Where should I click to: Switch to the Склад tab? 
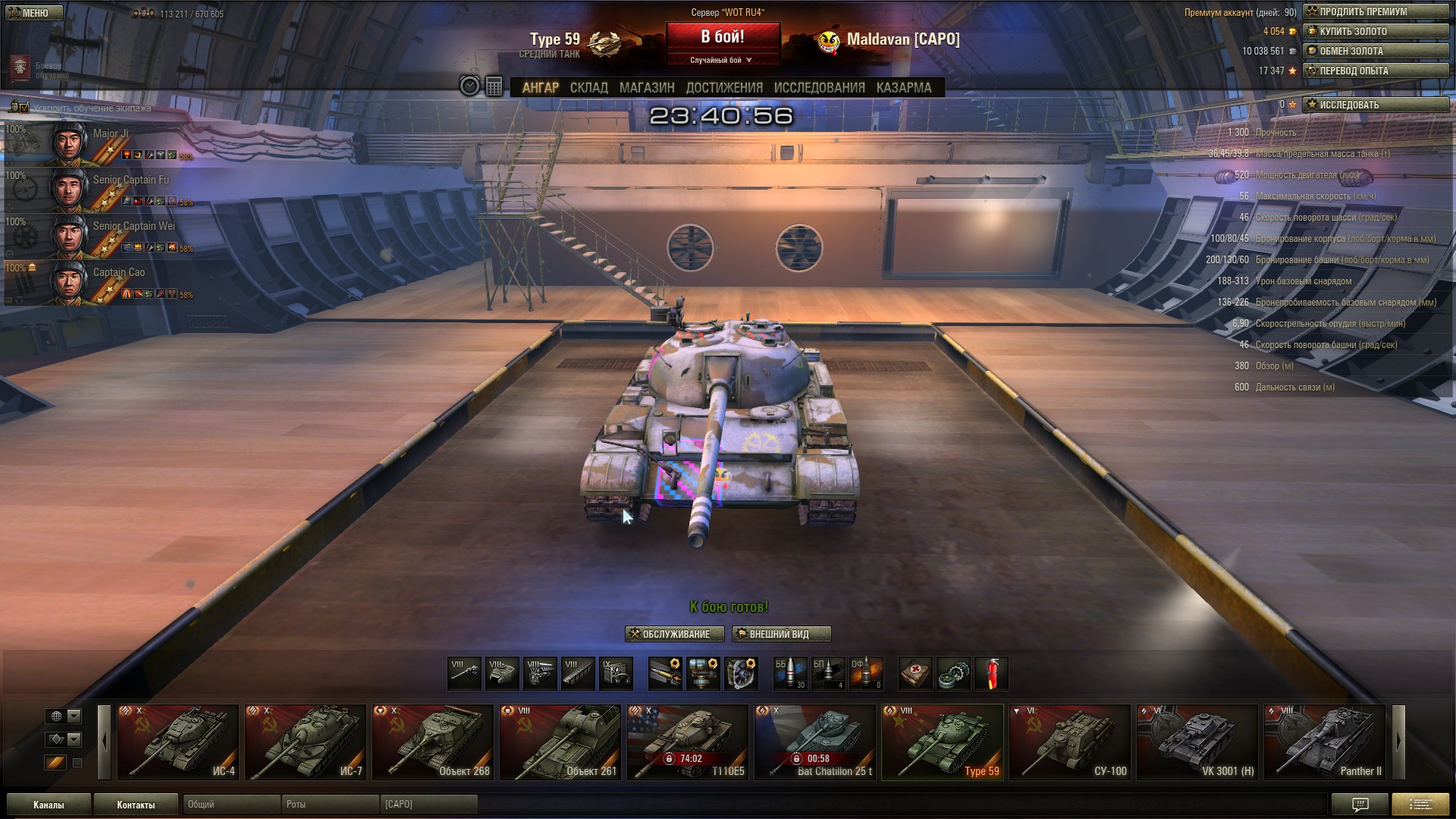[588, 87]
